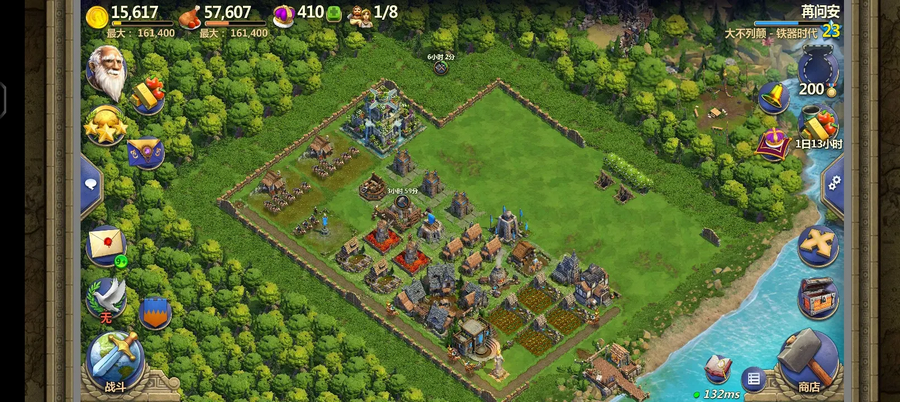Open the gold bars gift offer

pos(148,94)
